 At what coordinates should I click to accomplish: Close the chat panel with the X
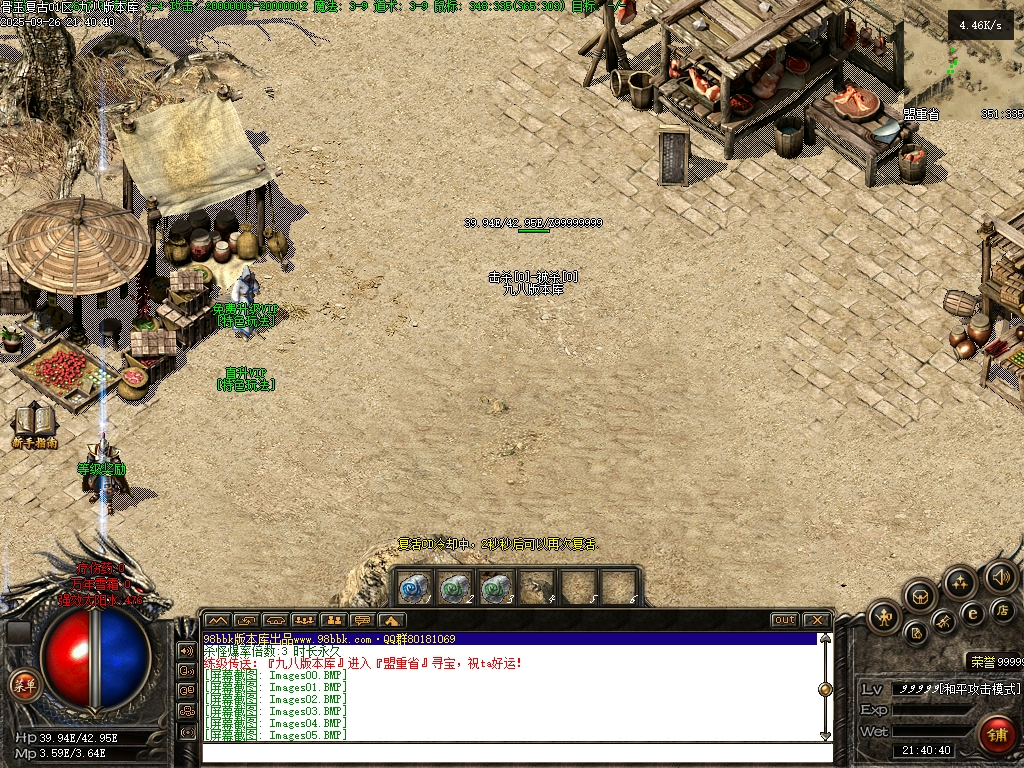816,620
